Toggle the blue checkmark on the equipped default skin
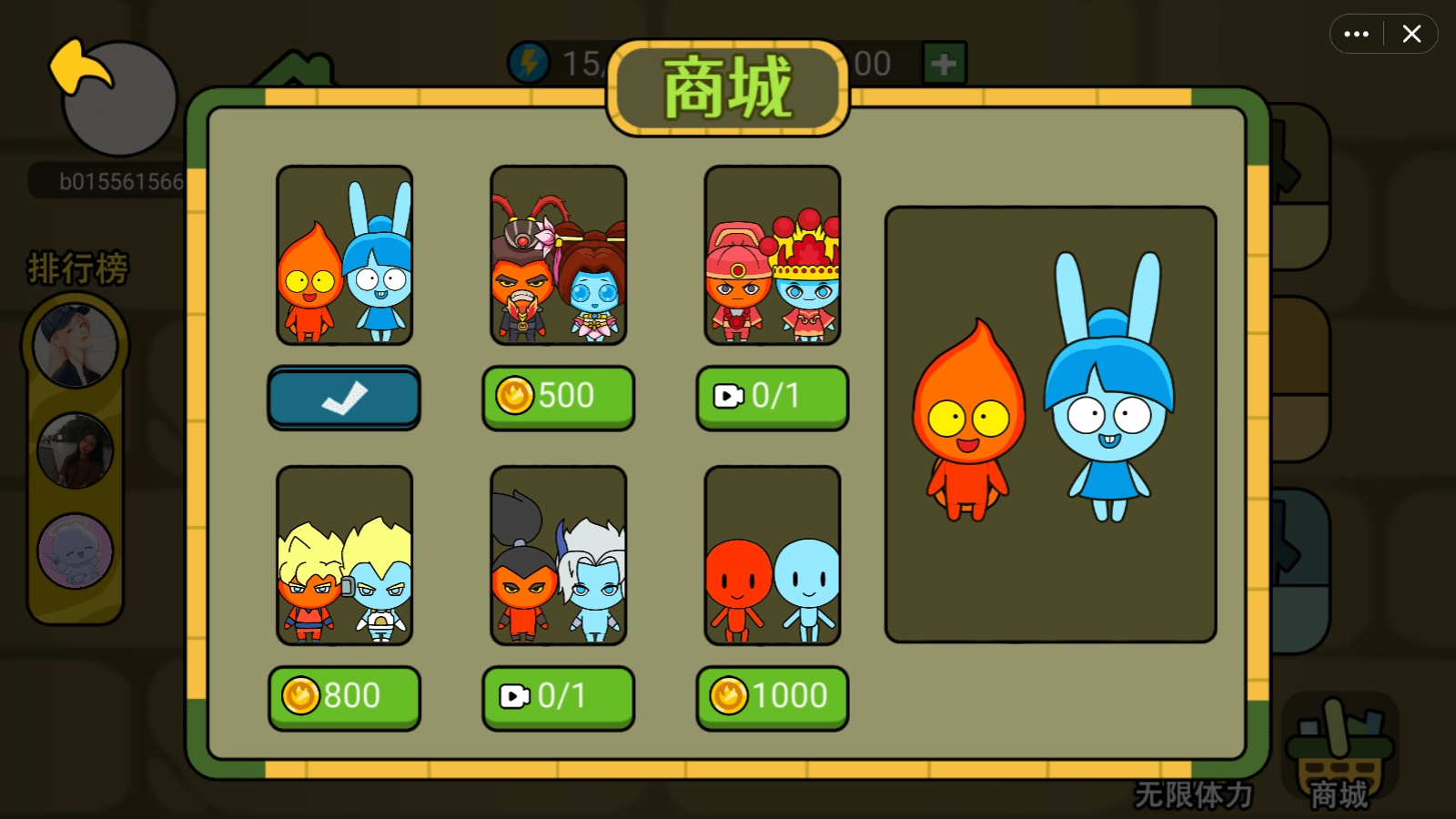 (344, 397)
